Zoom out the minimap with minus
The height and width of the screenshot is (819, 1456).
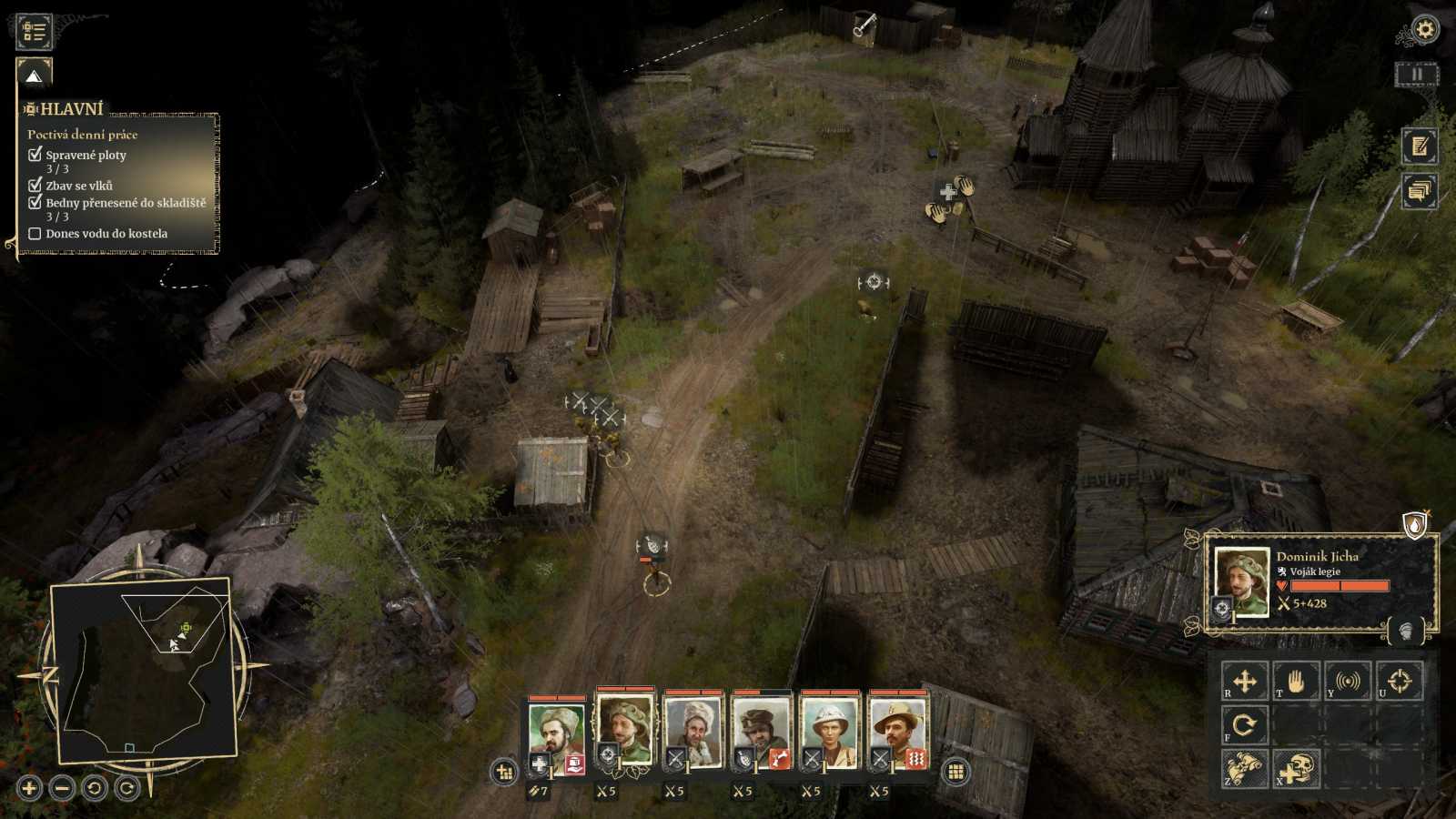tap(62, 788)
